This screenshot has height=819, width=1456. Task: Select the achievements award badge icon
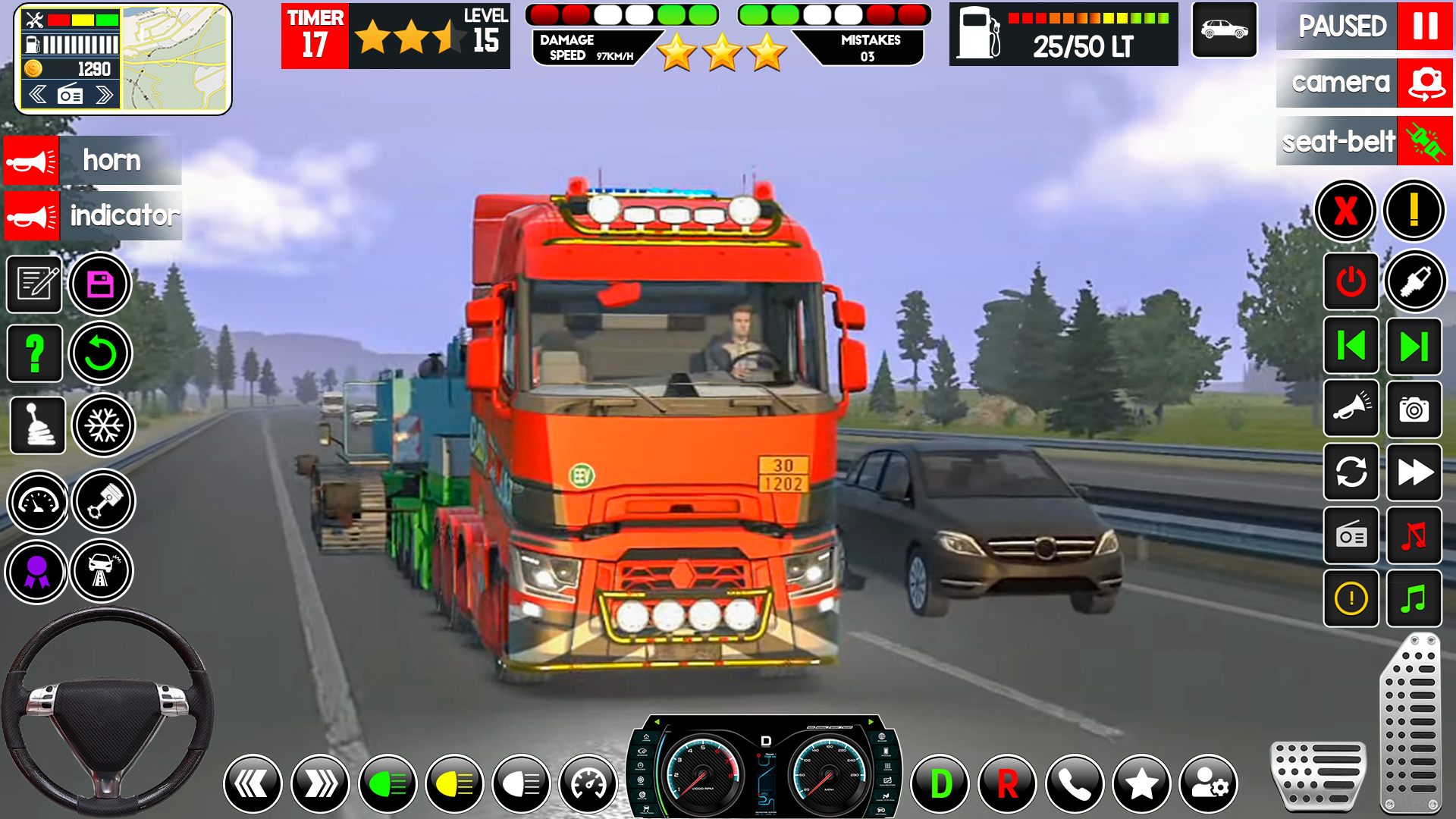(36, 571)
